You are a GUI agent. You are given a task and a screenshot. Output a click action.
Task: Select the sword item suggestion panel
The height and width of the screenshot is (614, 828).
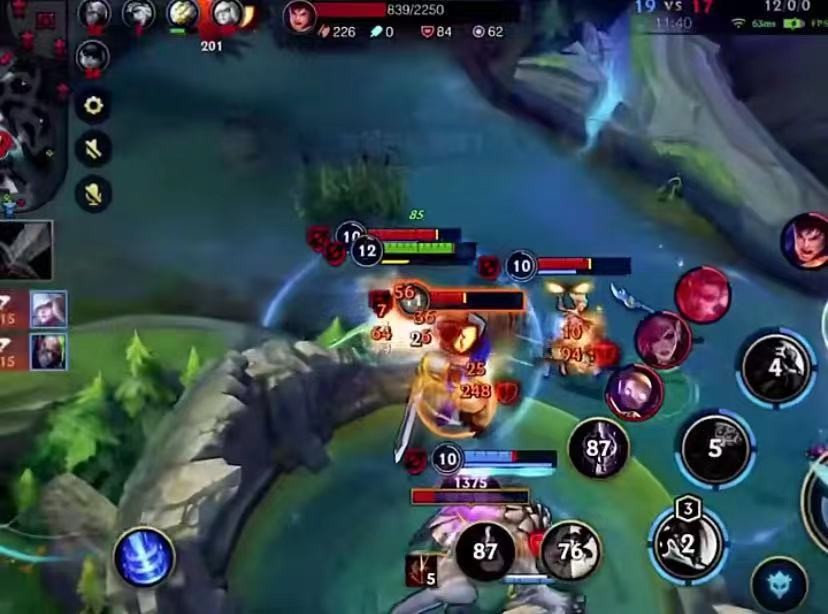pos(26,250)
